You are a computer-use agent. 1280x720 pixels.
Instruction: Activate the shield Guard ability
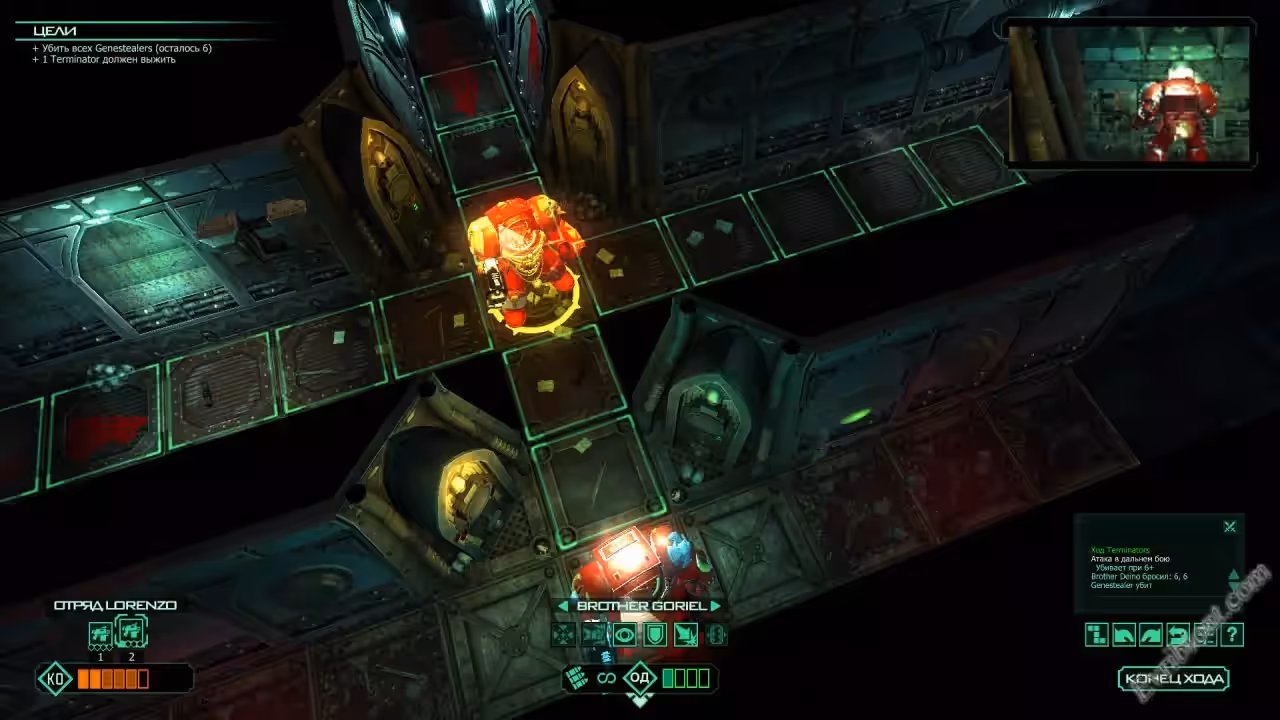tap(655, 634)
